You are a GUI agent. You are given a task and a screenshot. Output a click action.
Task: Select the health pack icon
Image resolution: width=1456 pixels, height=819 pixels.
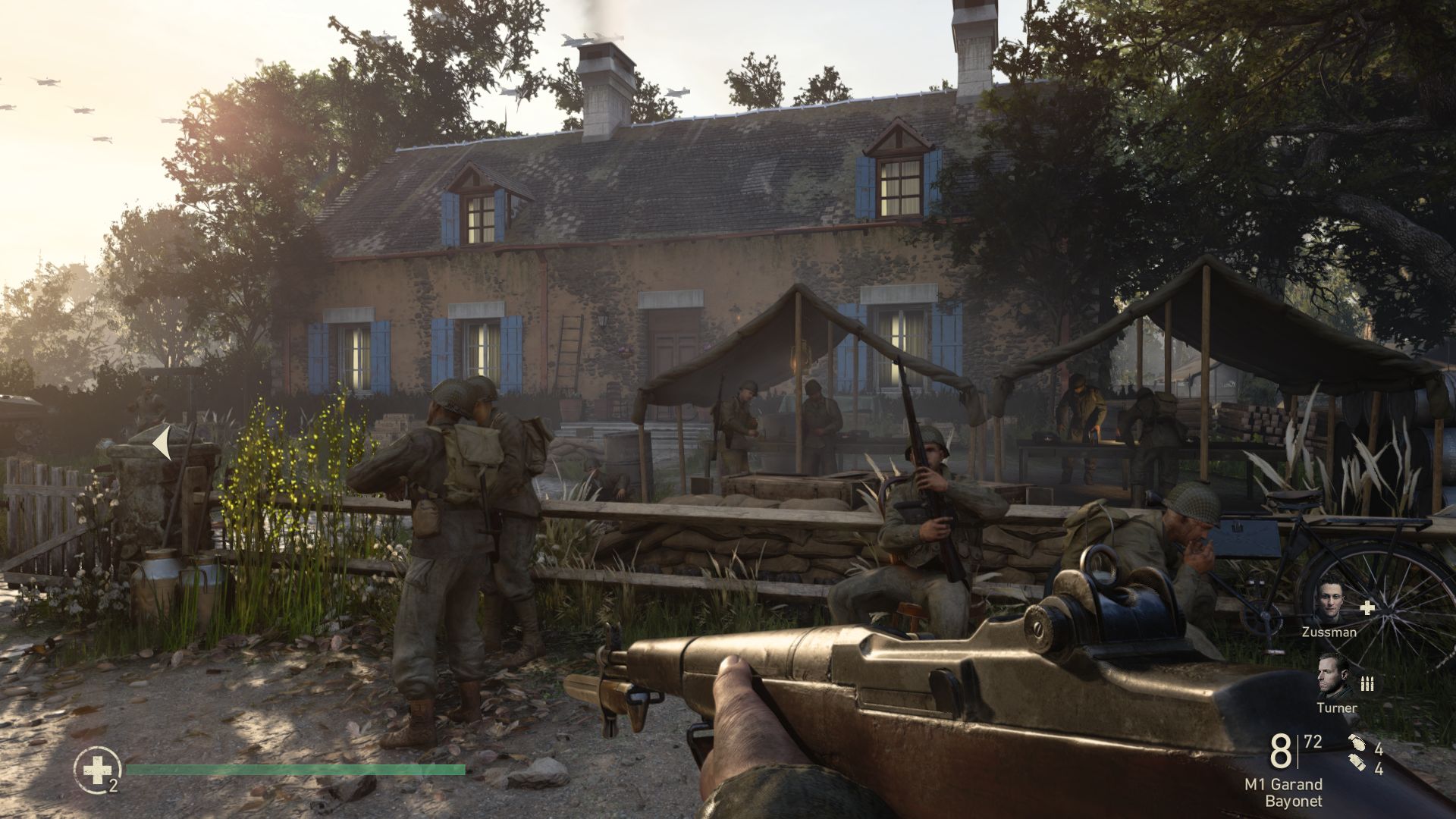coord(96,771)
